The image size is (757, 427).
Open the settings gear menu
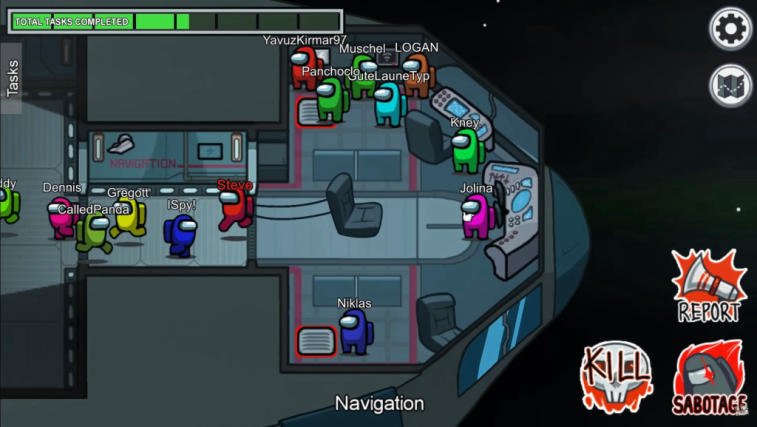730,29
